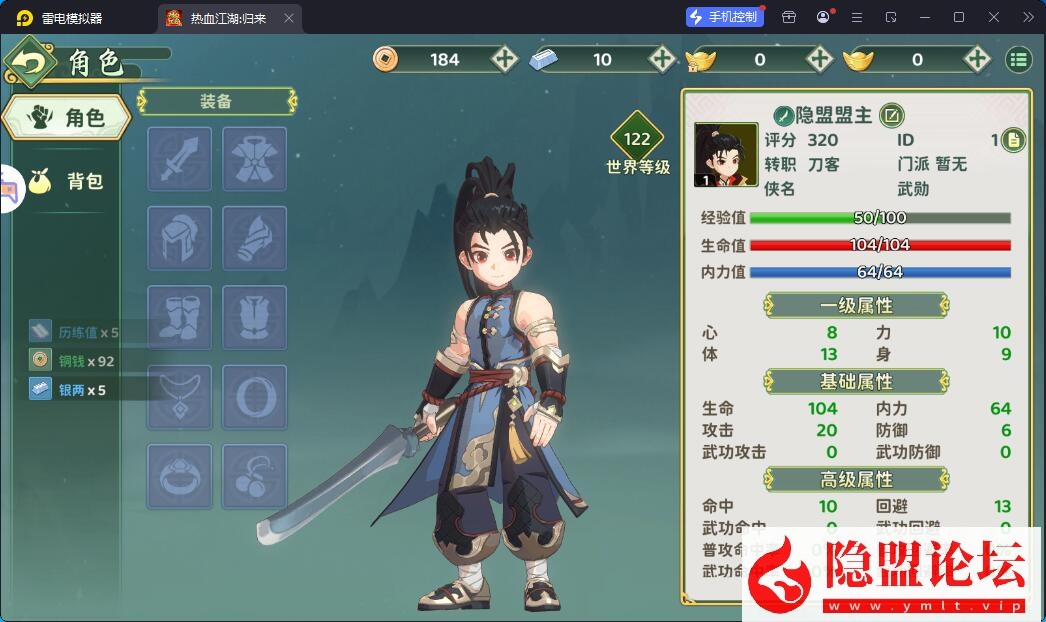
Task: Click the character portrait avatar
Action: click(x=725, y=155)
